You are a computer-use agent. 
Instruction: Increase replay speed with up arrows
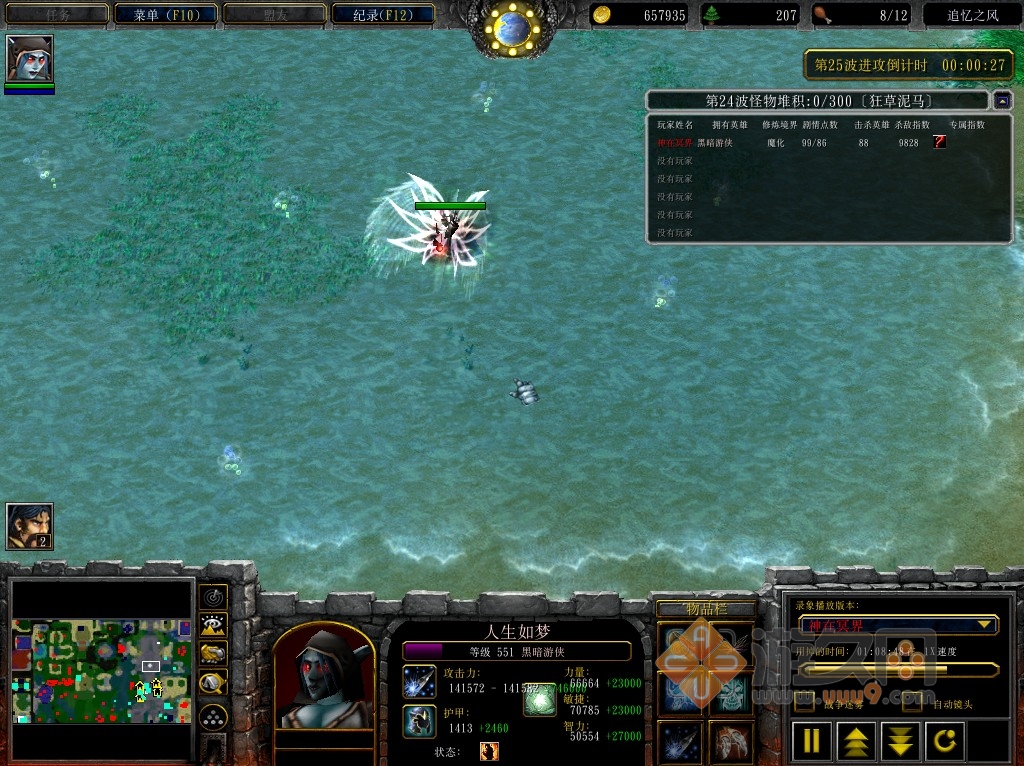(x=857, y=741)
